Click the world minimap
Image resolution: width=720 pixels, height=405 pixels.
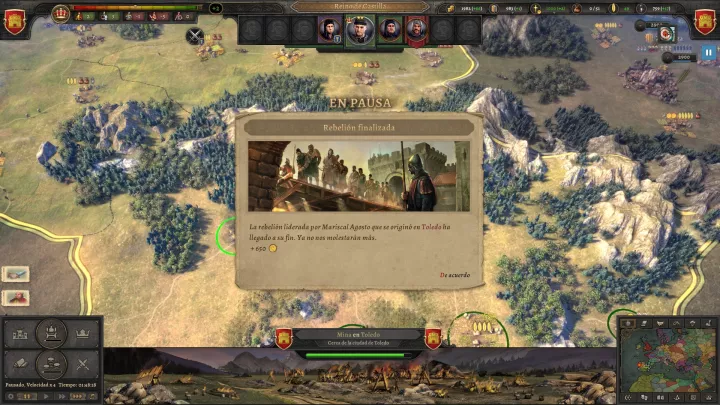(x=666, y=365)
